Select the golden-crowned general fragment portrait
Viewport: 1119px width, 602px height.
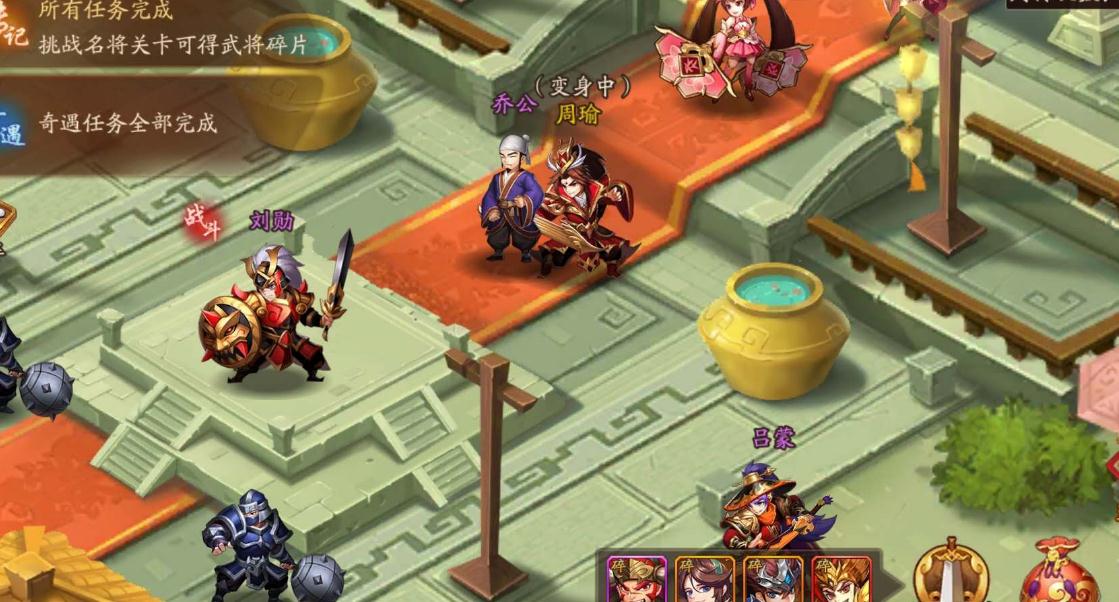(841, 580)
